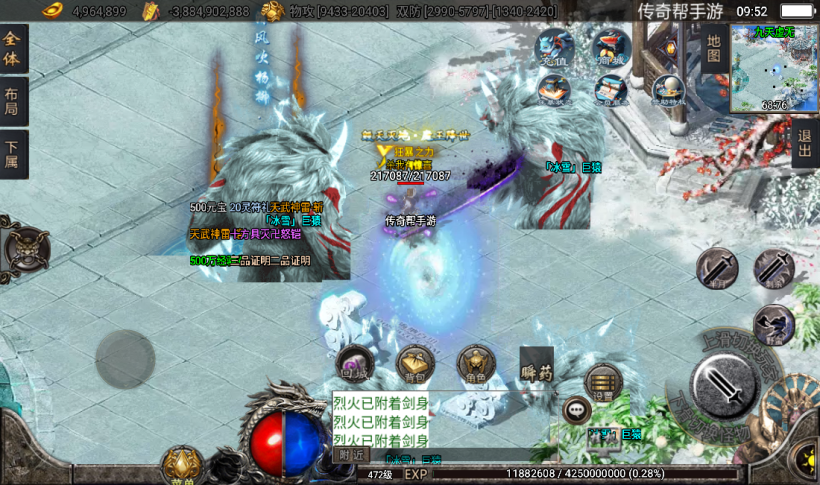Click the skull crossbones emblem on left edge
This screenshot has height=485, width=820.
click(x=25, y=249)
